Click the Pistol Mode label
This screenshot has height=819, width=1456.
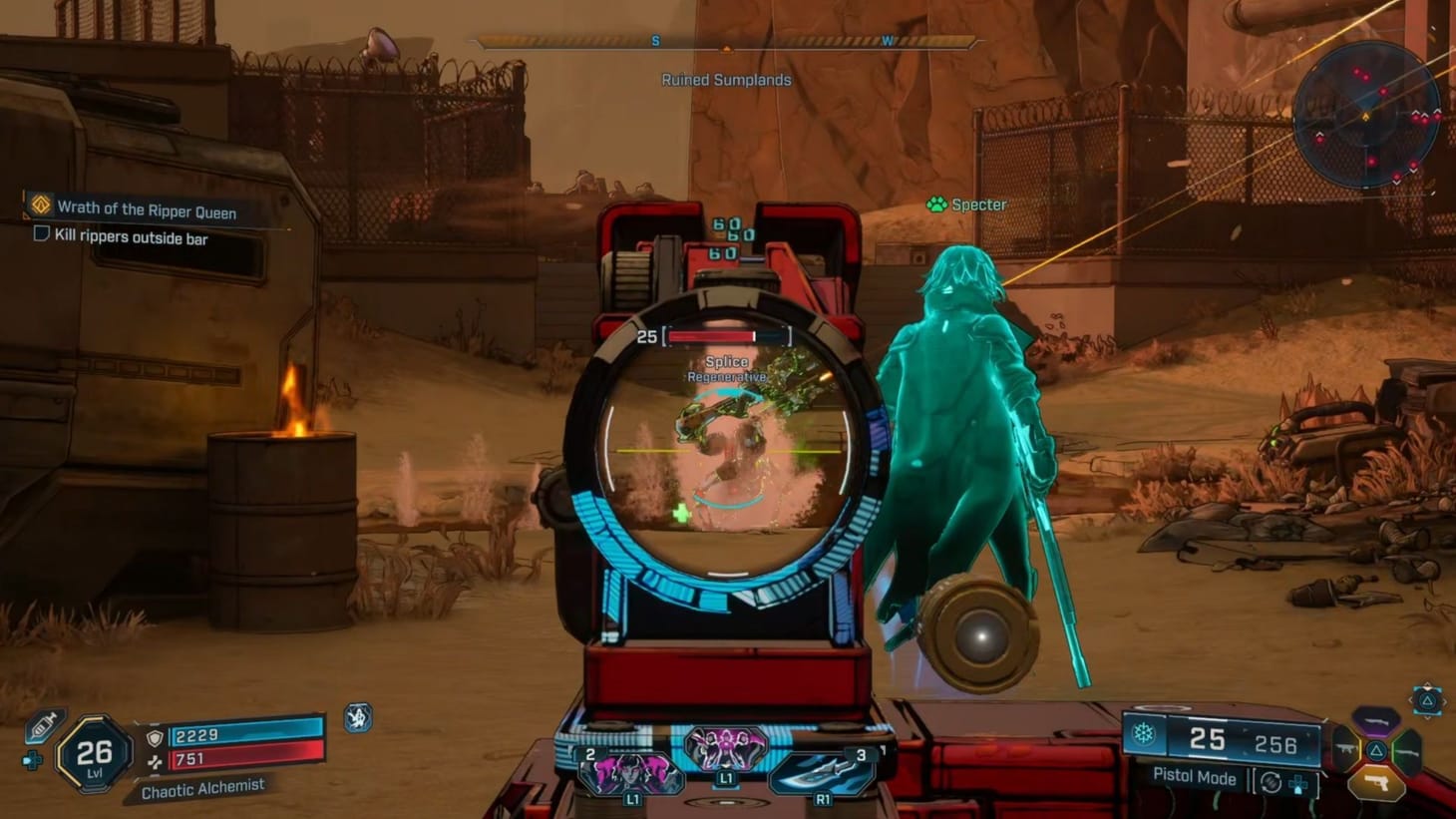pos(1195,778)
